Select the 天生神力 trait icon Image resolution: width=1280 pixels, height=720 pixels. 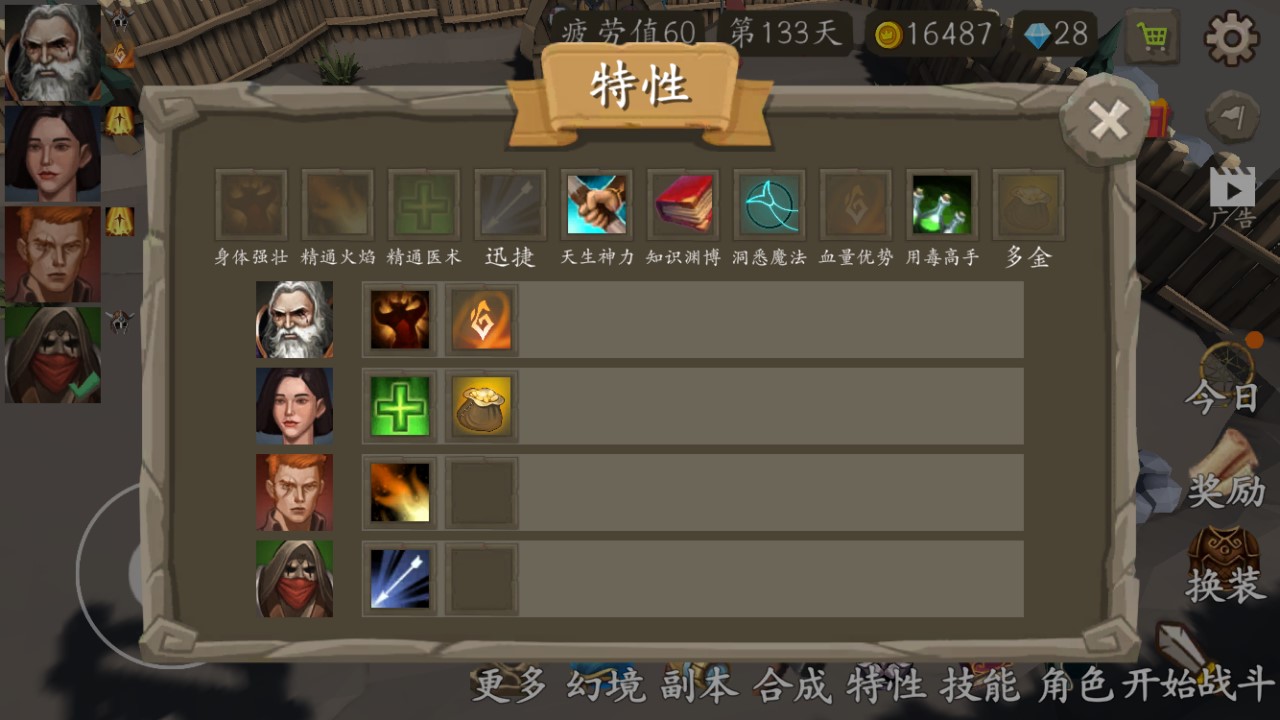coord(596,204)
